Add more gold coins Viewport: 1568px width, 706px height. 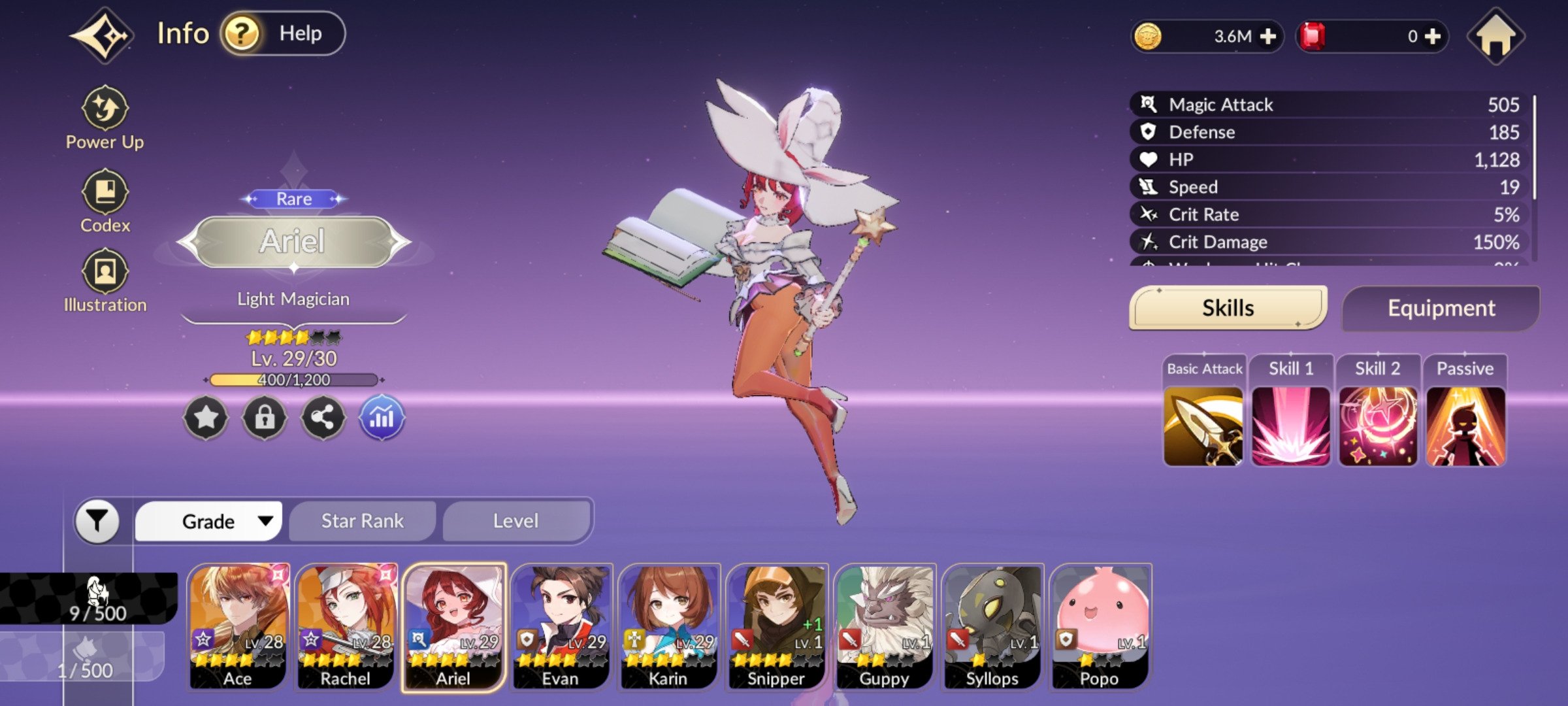click(1267, 37)
